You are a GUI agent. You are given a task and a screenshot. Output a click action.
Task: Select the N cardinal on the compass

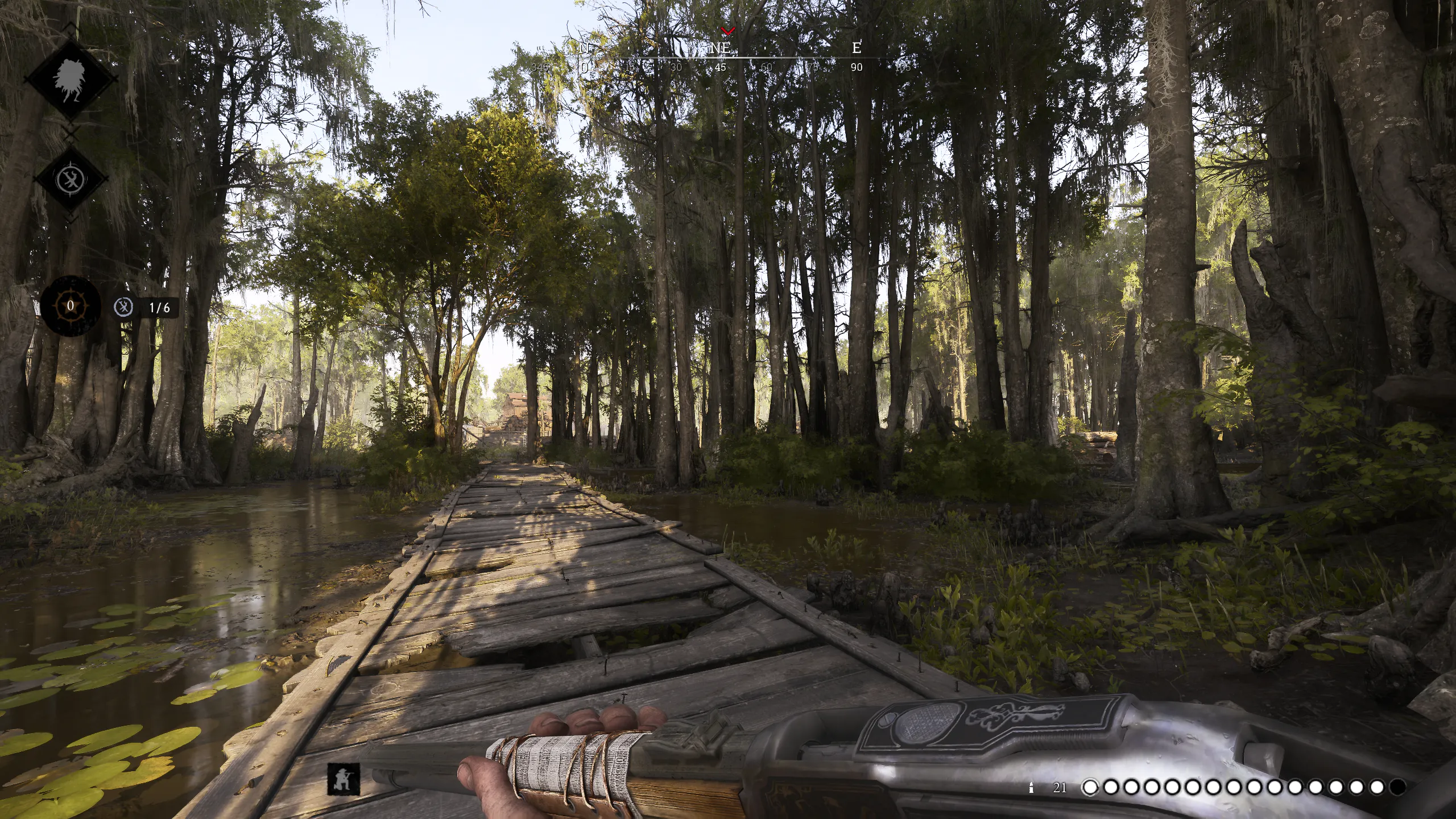pos(583,48)
